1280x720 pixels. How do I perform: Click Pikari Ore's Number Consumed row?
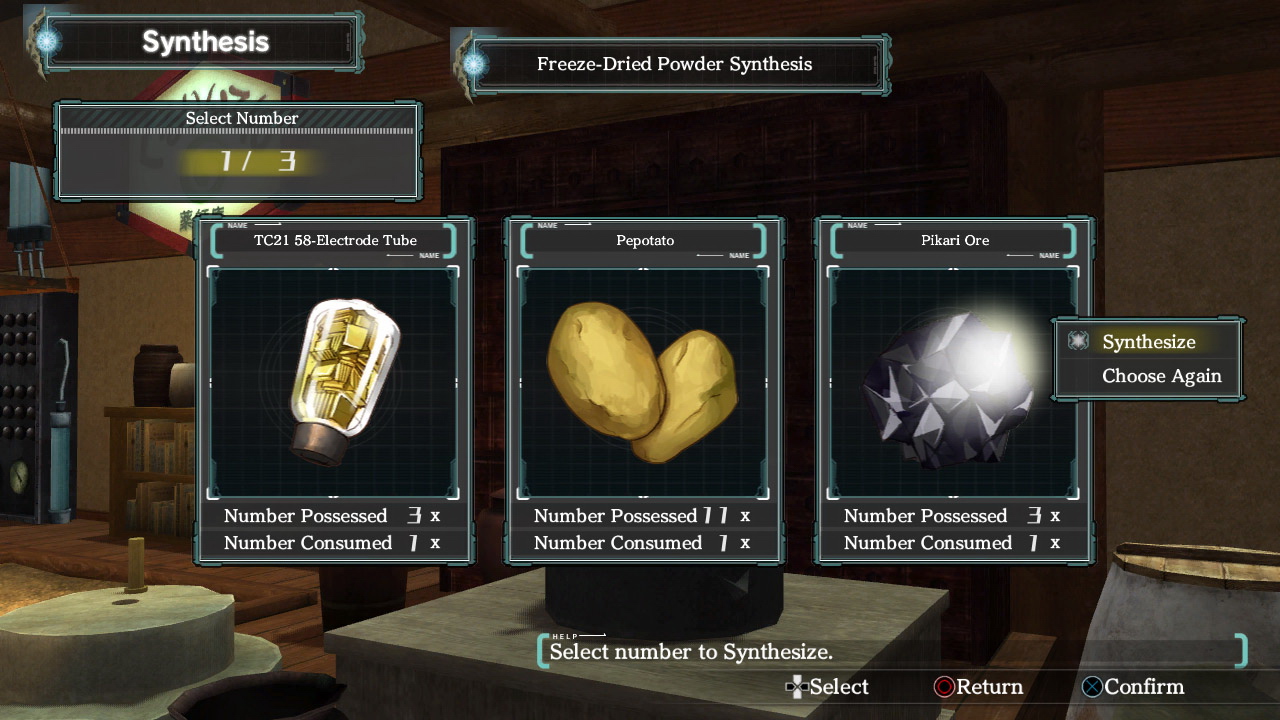pyautogui.click(x=951, y=543)
